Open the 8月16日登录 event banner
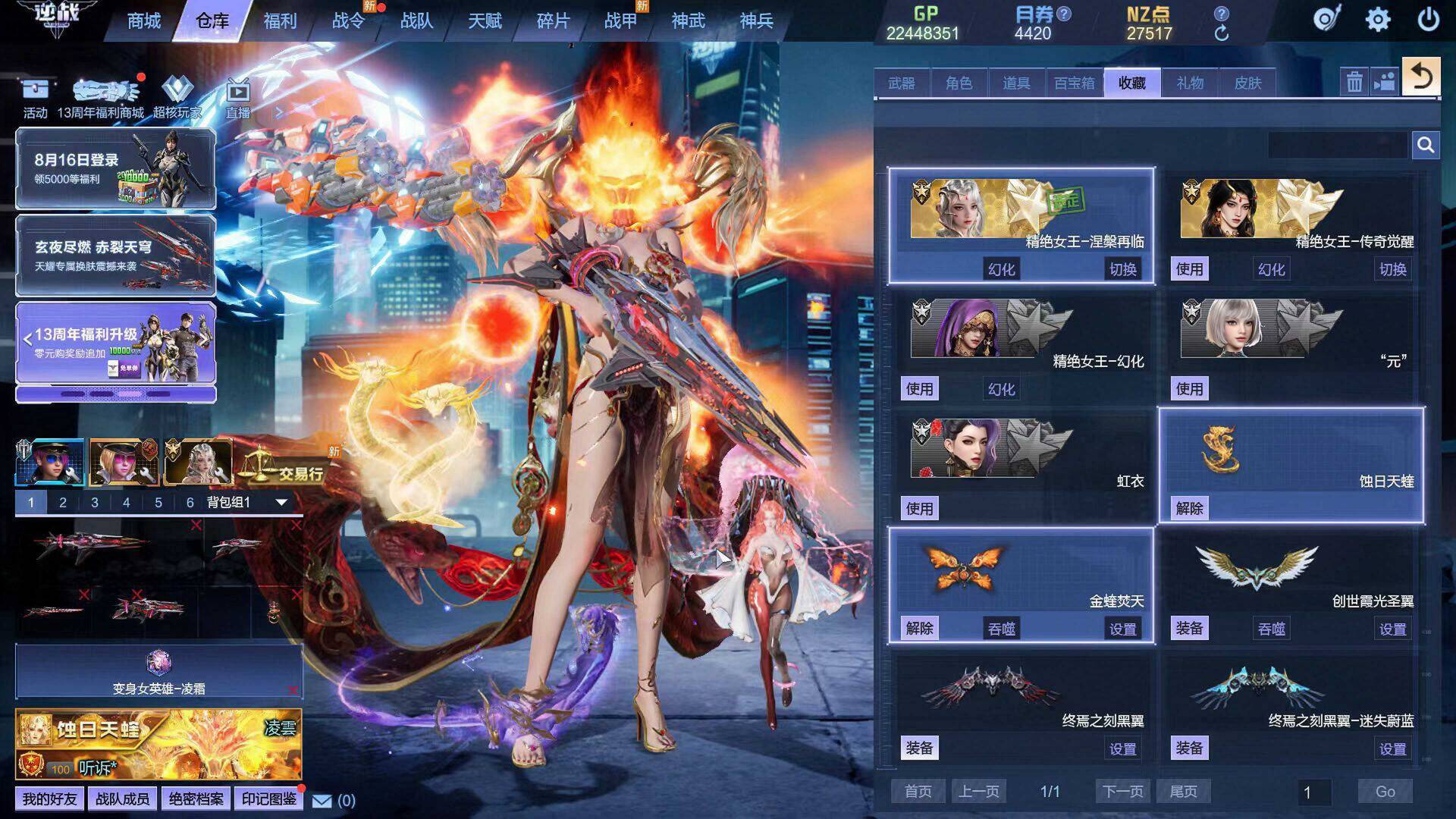Screen dimensions: 1456x819 [x=115, y=168]
